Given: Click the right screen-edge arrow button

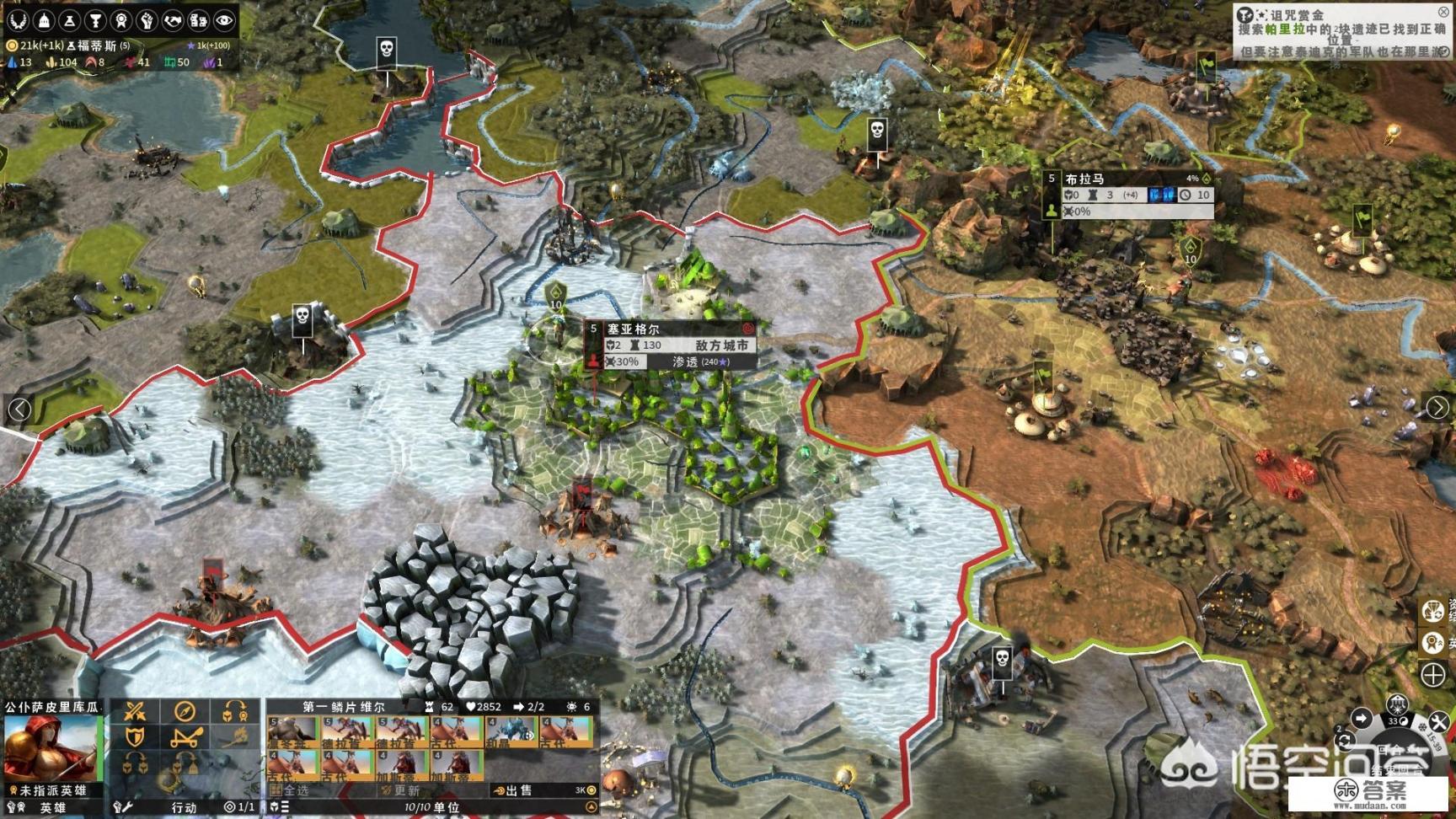Looking at the screenshot, I should pos(1437,407).
